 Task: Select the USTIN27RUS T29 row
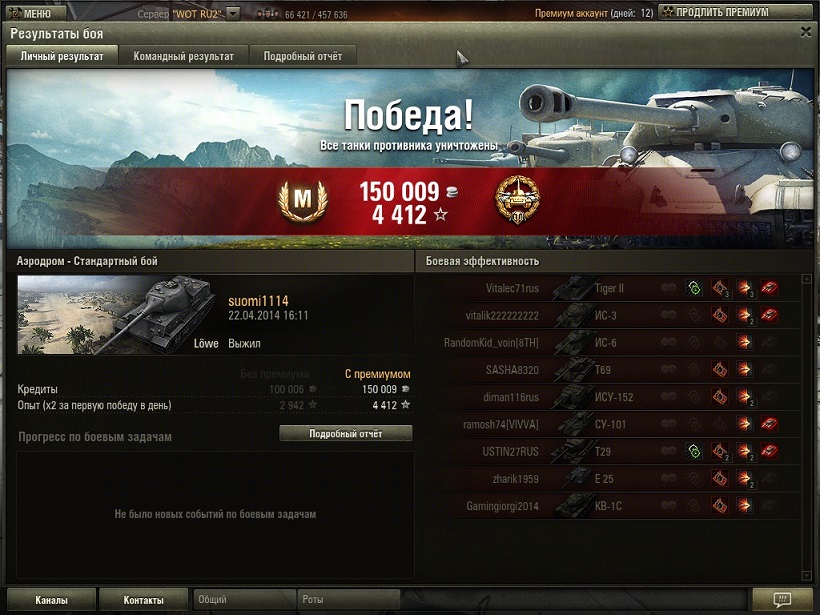[610, 452]
